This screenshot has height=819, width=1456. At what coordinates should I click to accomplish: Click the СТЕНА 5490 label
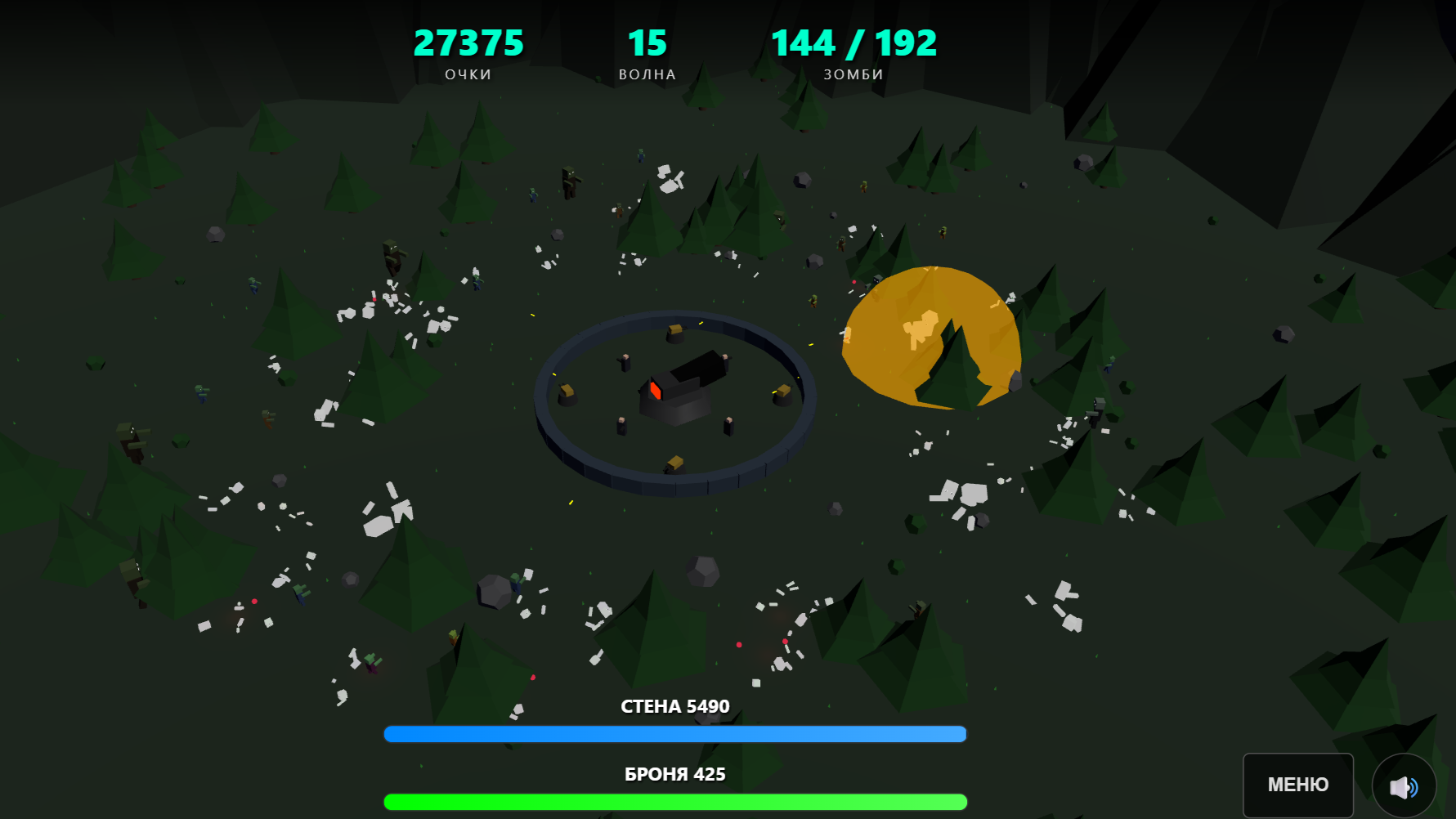click(x=674, y=706)
